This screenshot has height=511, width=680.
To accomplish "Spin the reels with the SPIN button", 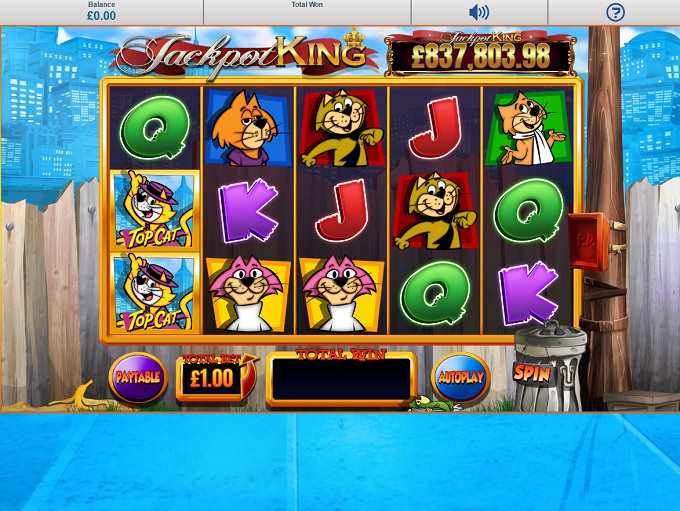I will pyautogui.click(x=532, y=373).
